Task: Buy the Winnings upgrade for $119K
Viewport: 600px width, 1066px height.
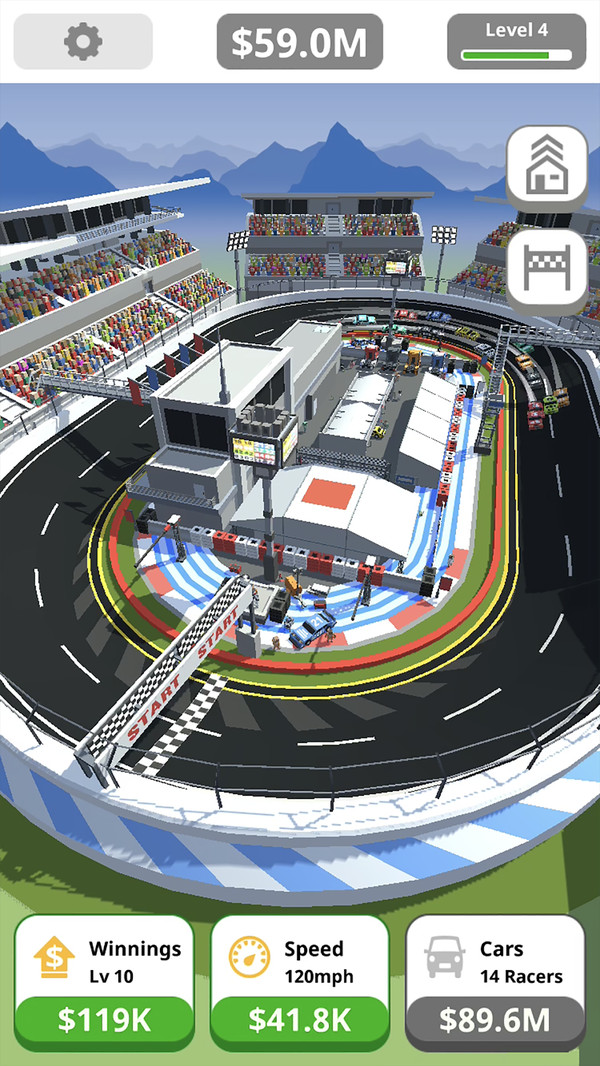Action: point(104,1019)
